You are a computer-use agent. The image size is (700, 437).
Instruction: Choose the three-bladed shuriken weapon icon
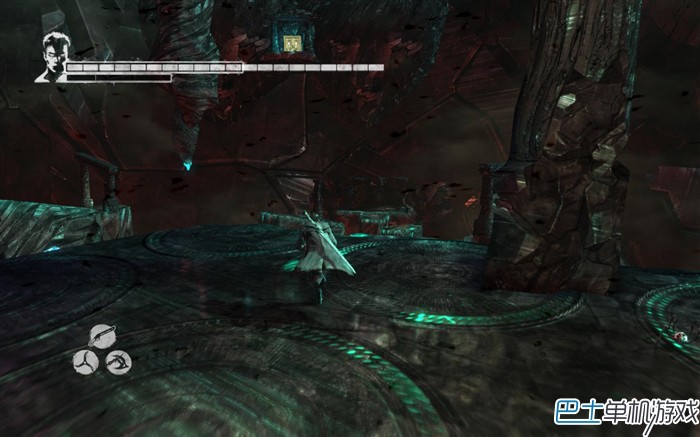(x=84, y=360)
